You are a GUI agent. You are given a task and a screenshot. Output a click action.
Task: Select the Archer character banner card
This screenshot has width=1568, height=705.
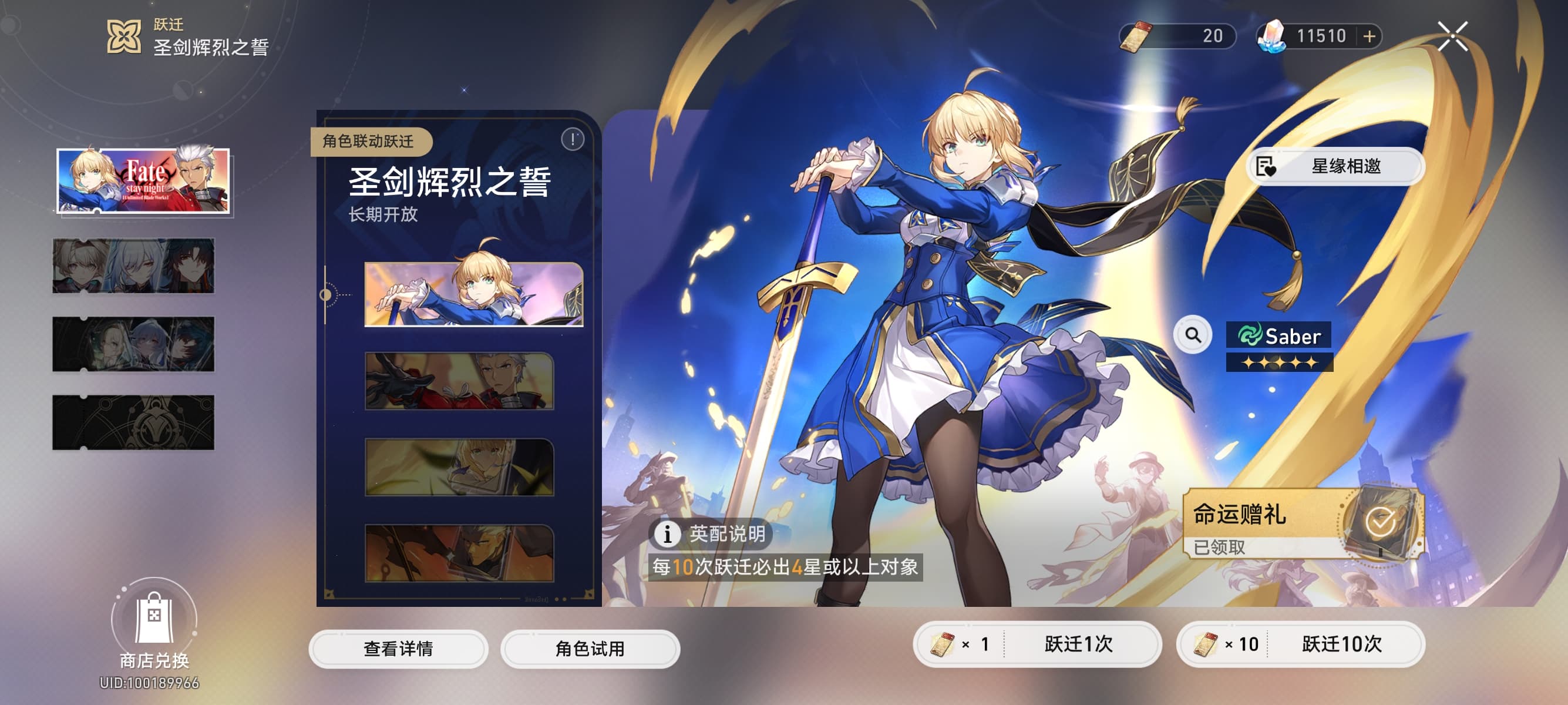pos(459,381)
